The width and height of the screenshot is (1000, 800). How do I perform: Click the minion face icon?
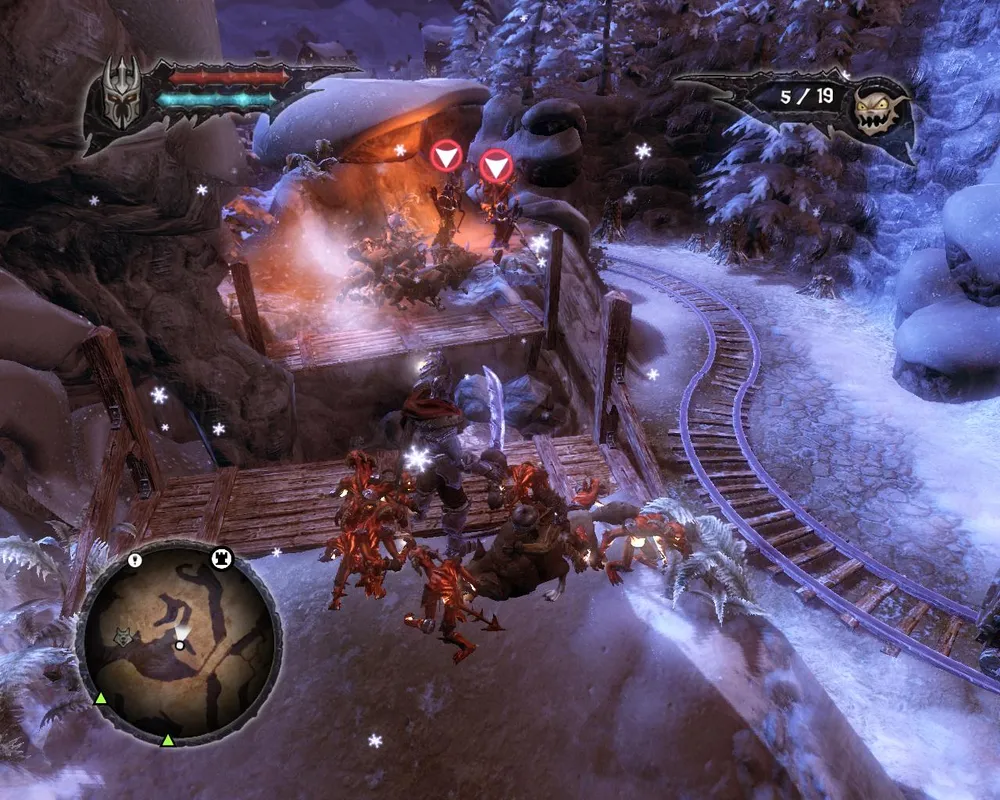click(878, 105)
